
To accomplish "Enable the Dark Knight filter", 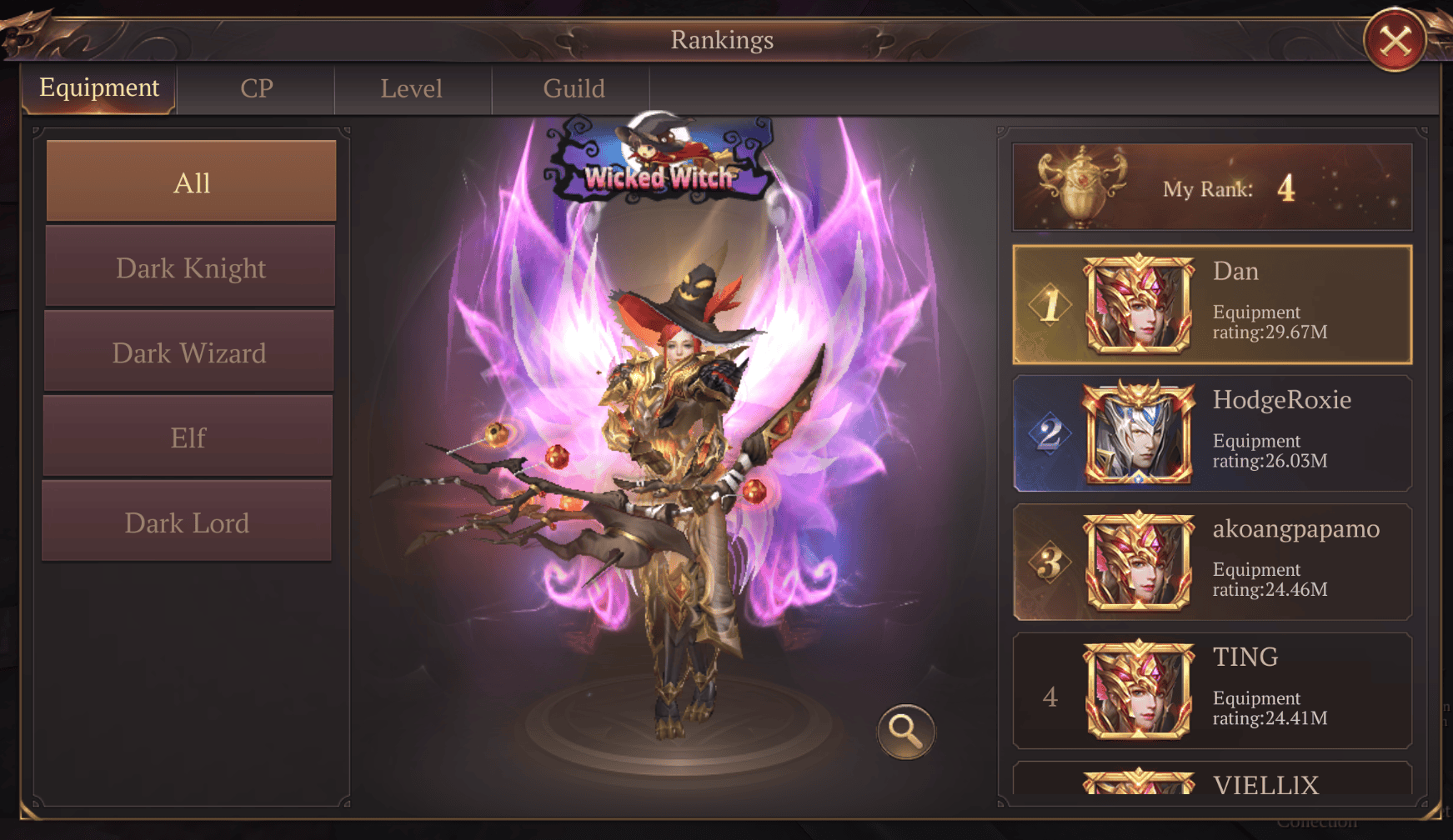I will coord(190,267).
